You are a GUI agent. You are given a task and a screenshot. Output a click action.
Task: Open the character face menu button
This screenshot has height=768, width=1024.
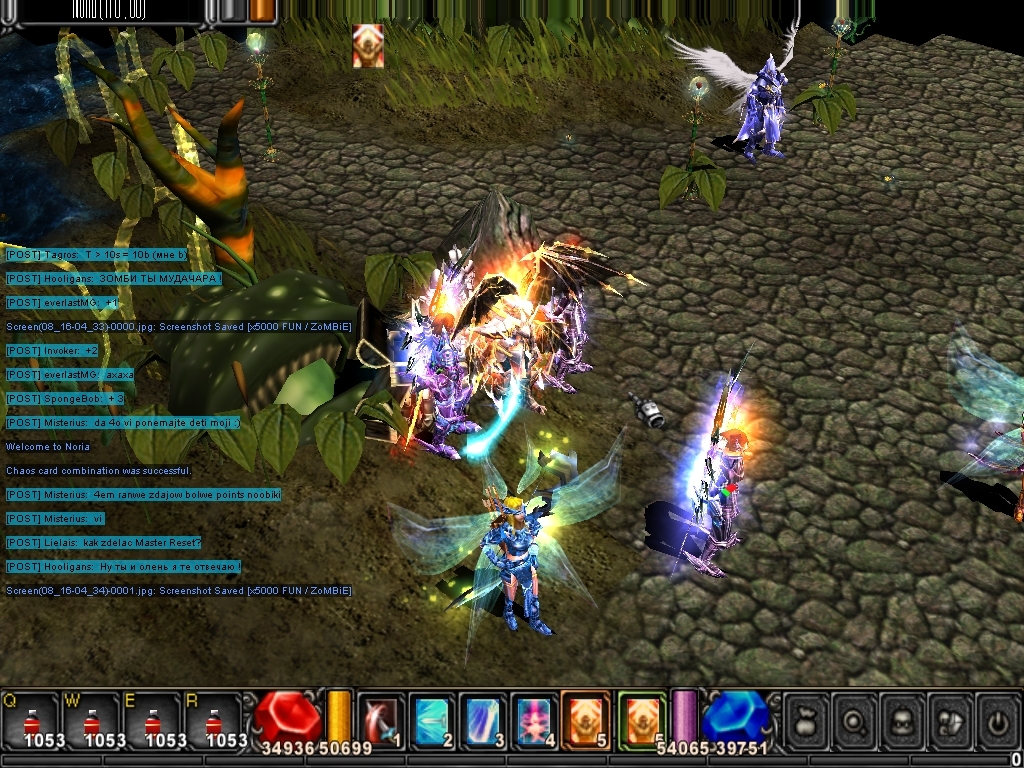903,719
